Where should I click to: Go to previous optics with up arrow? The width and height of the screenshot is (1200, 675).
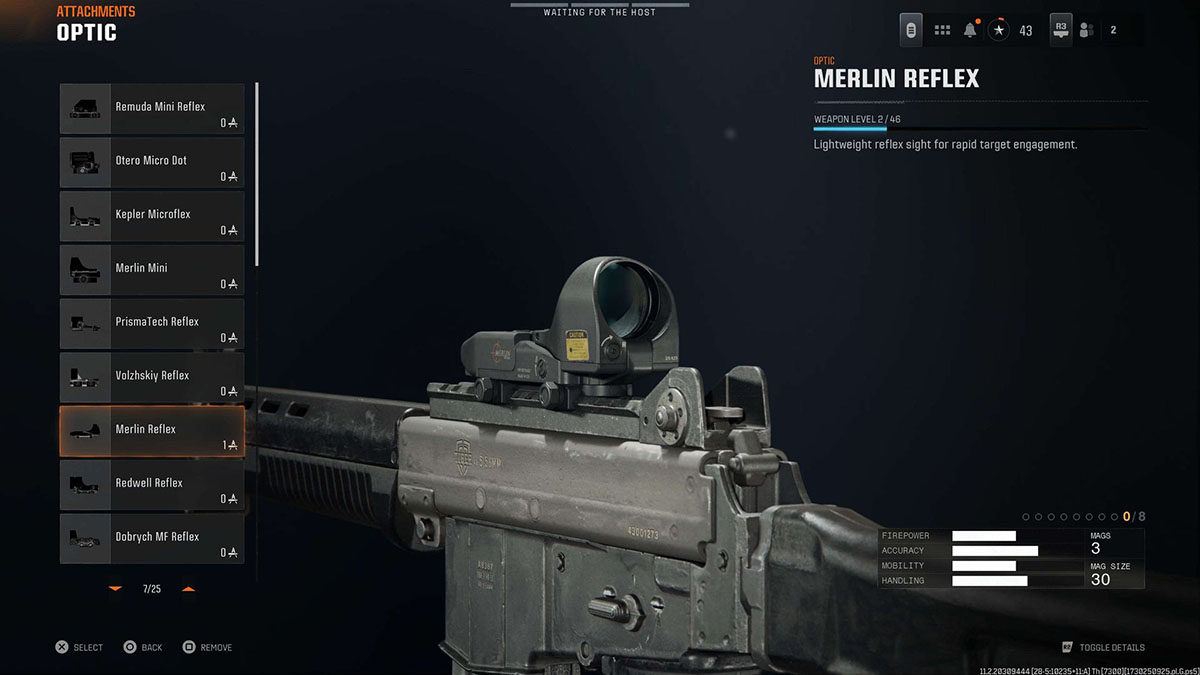click(x=188, y=589)
